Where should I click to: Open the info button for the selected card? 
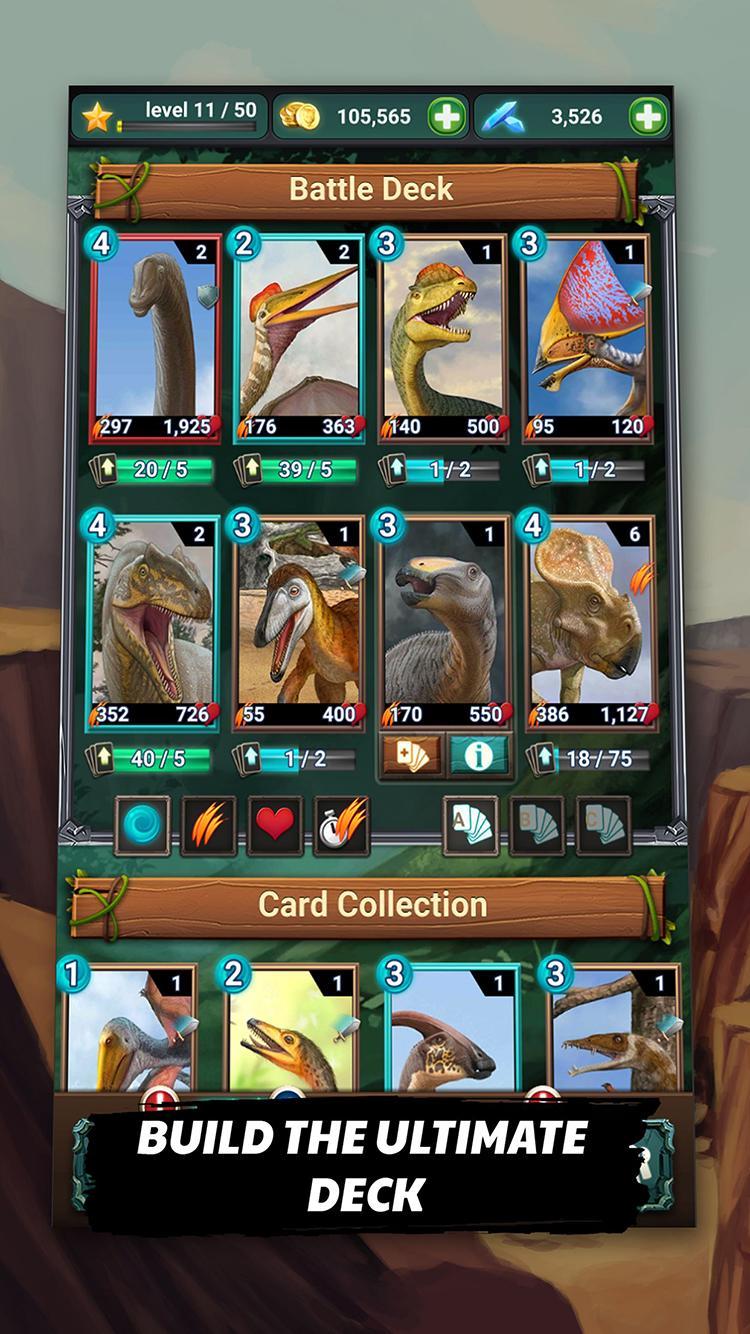pyautogui.click(x=477, y=756)
